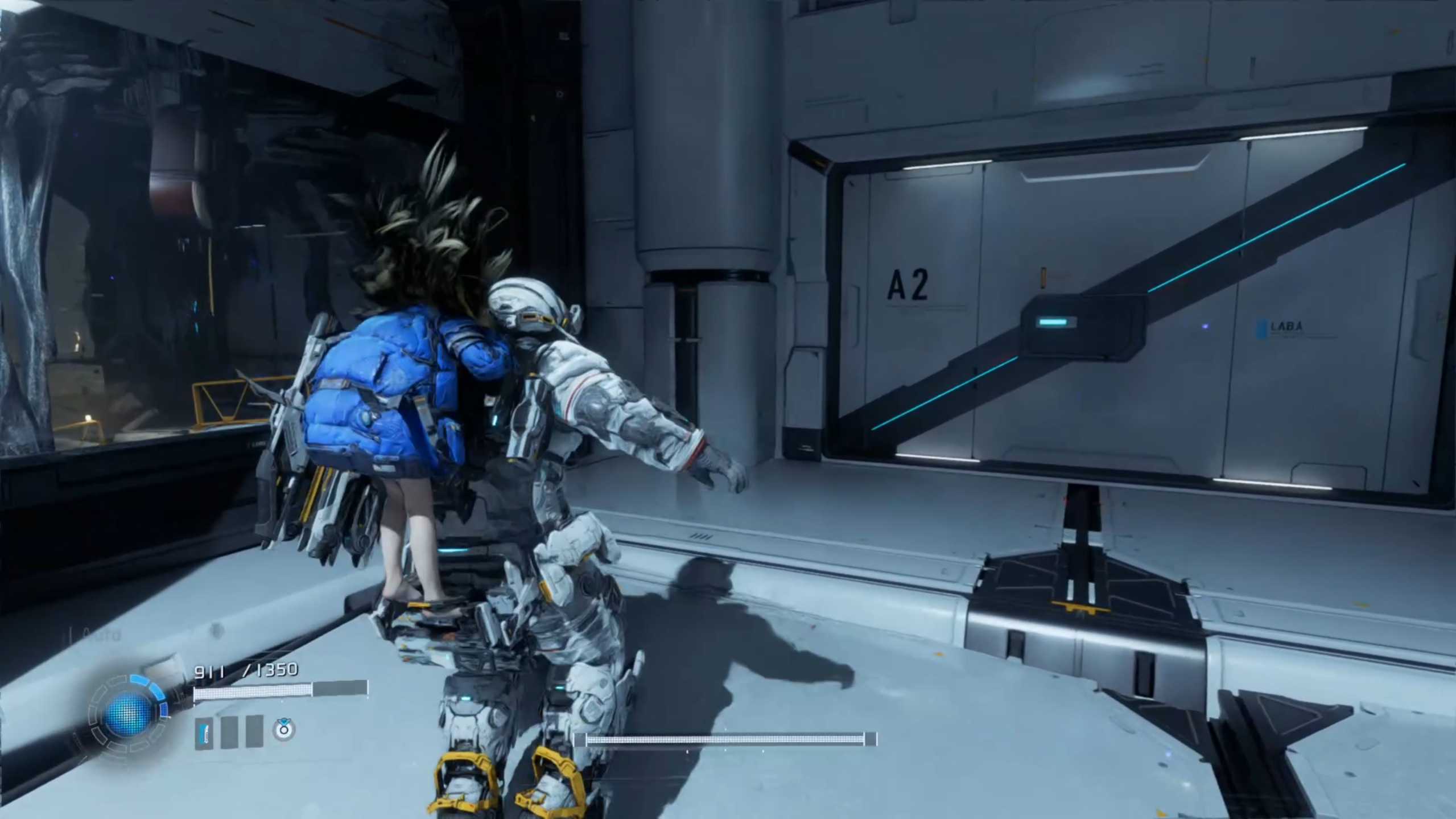Viewport: 1456px width, 819px height.
Task: Select the filled blue cartridge slot
Action: [x=204, y=732]
